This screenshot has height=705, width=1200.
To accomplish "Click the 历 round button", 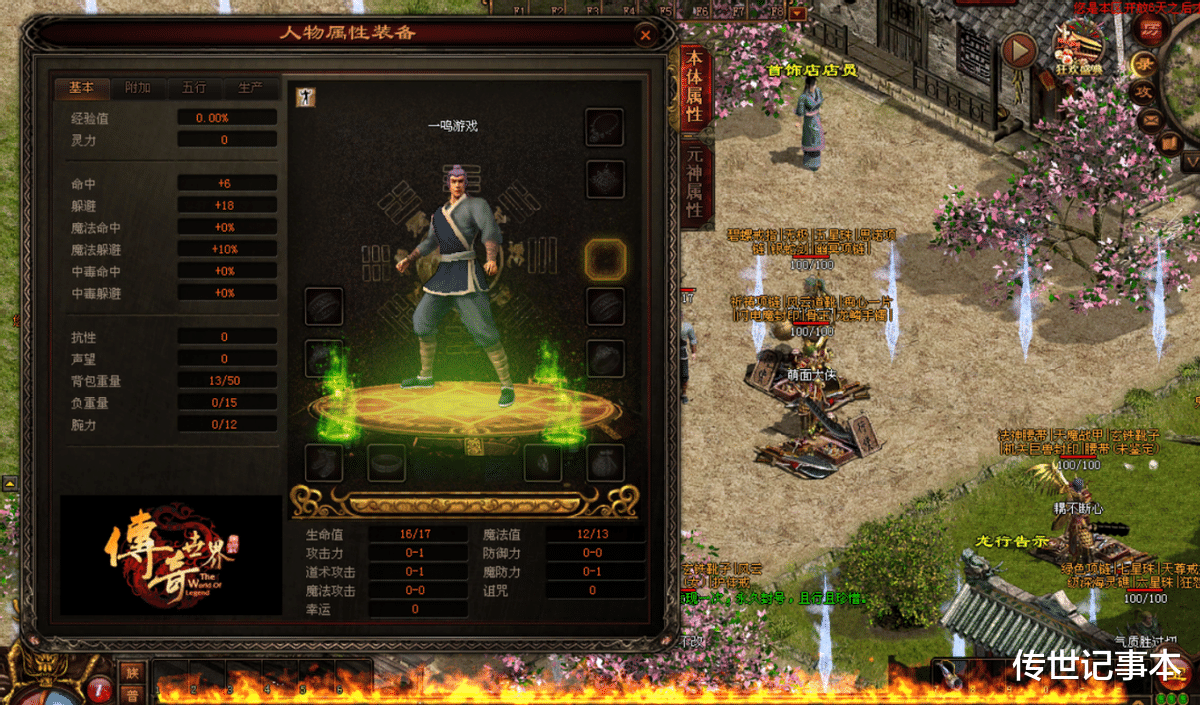I will pyautogui.click(x=1152, y=27).
